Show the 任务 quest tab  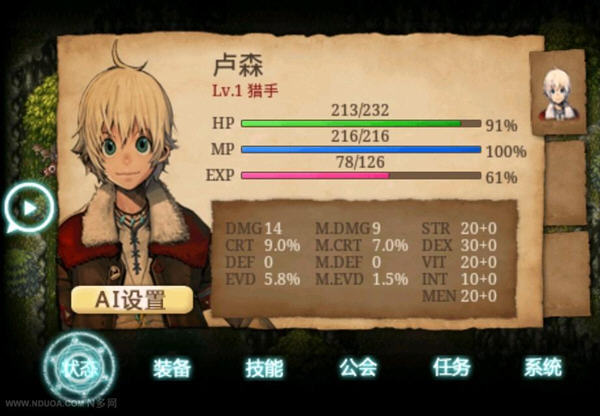pyautogui.click(x=451, y=368)
